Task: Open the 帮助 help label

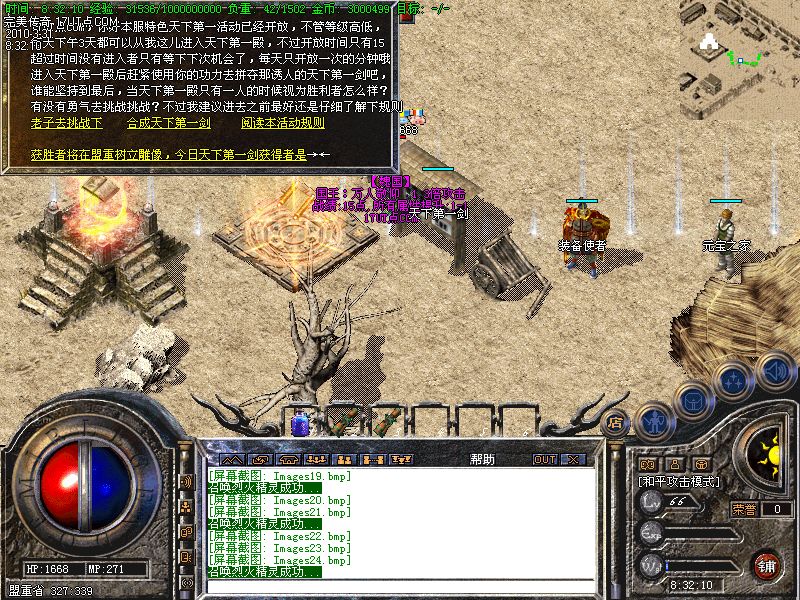Action: pyautogui.click(x=482, y=459)
